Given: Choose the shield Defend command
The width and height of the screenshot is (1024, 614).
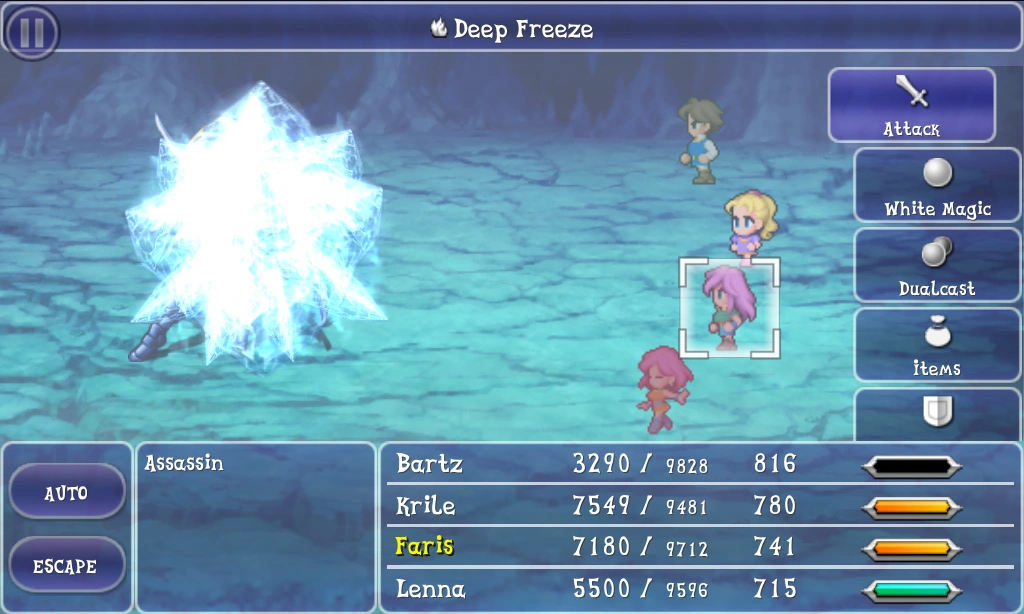Looking at the screenshot, I should [x=937, y=413].
